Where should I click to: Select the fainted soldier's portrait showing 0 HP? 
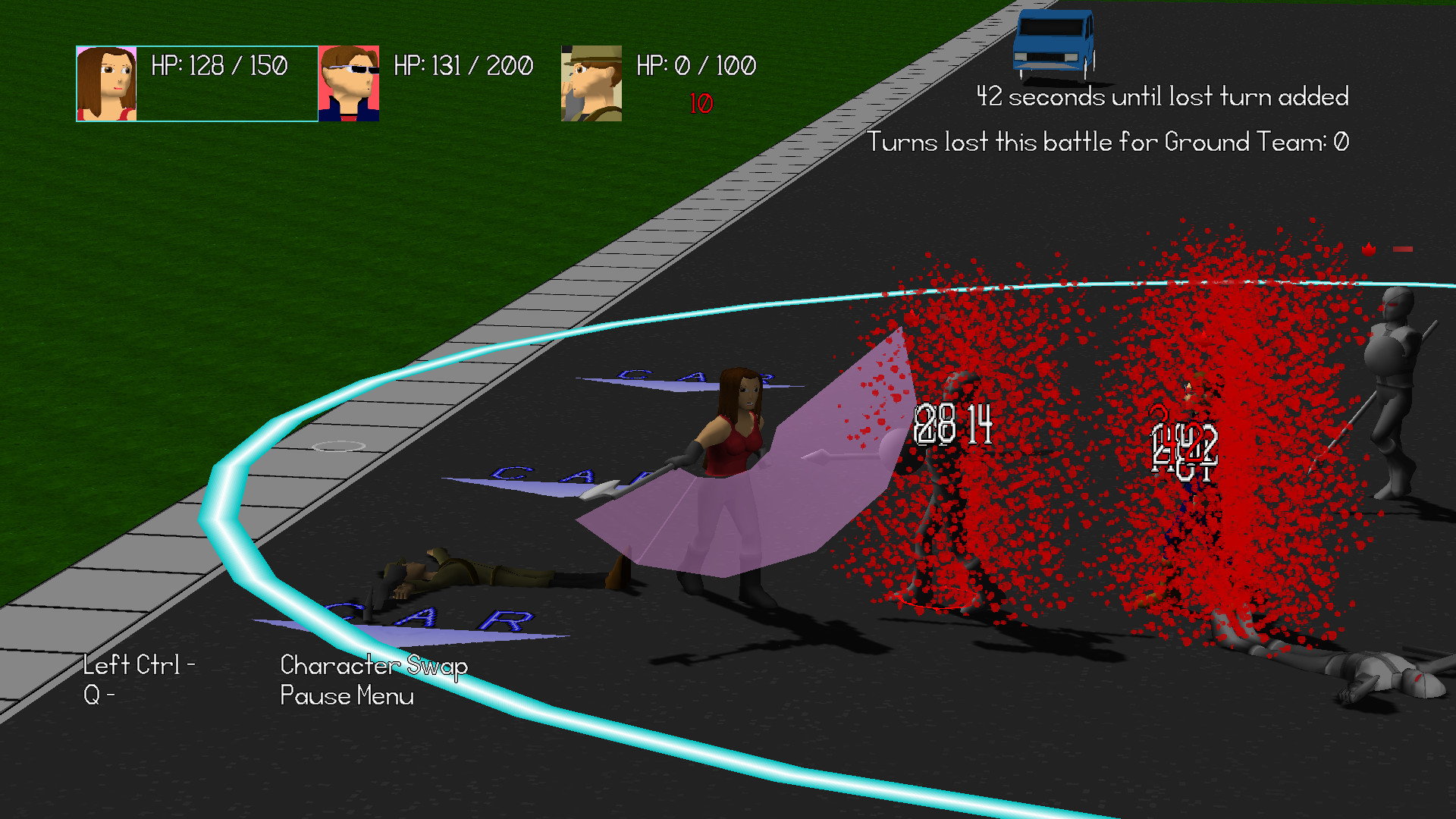(590, 83)
